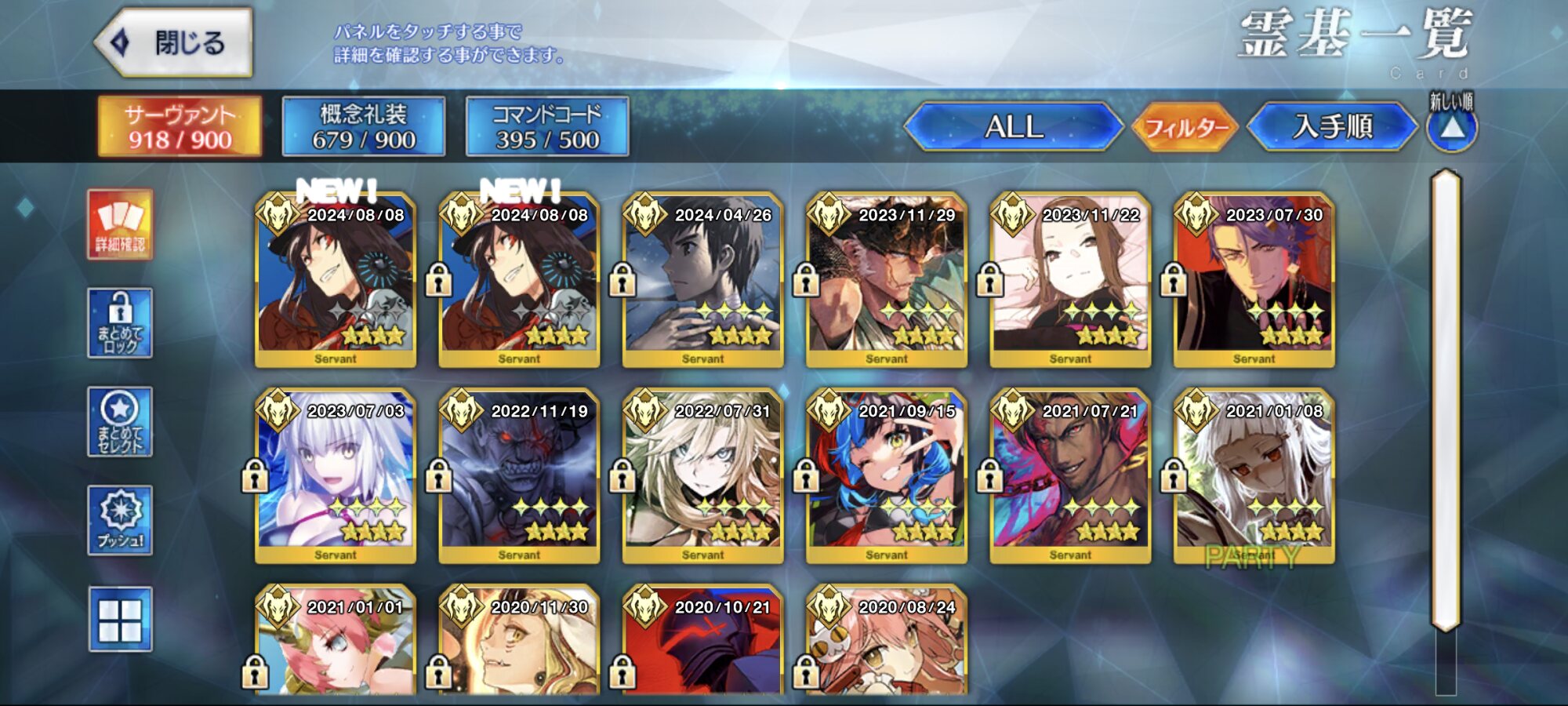Switch to the サーヴァント tab
Viewport: 1568px width, 706px height.
click(x=180, y=126)
